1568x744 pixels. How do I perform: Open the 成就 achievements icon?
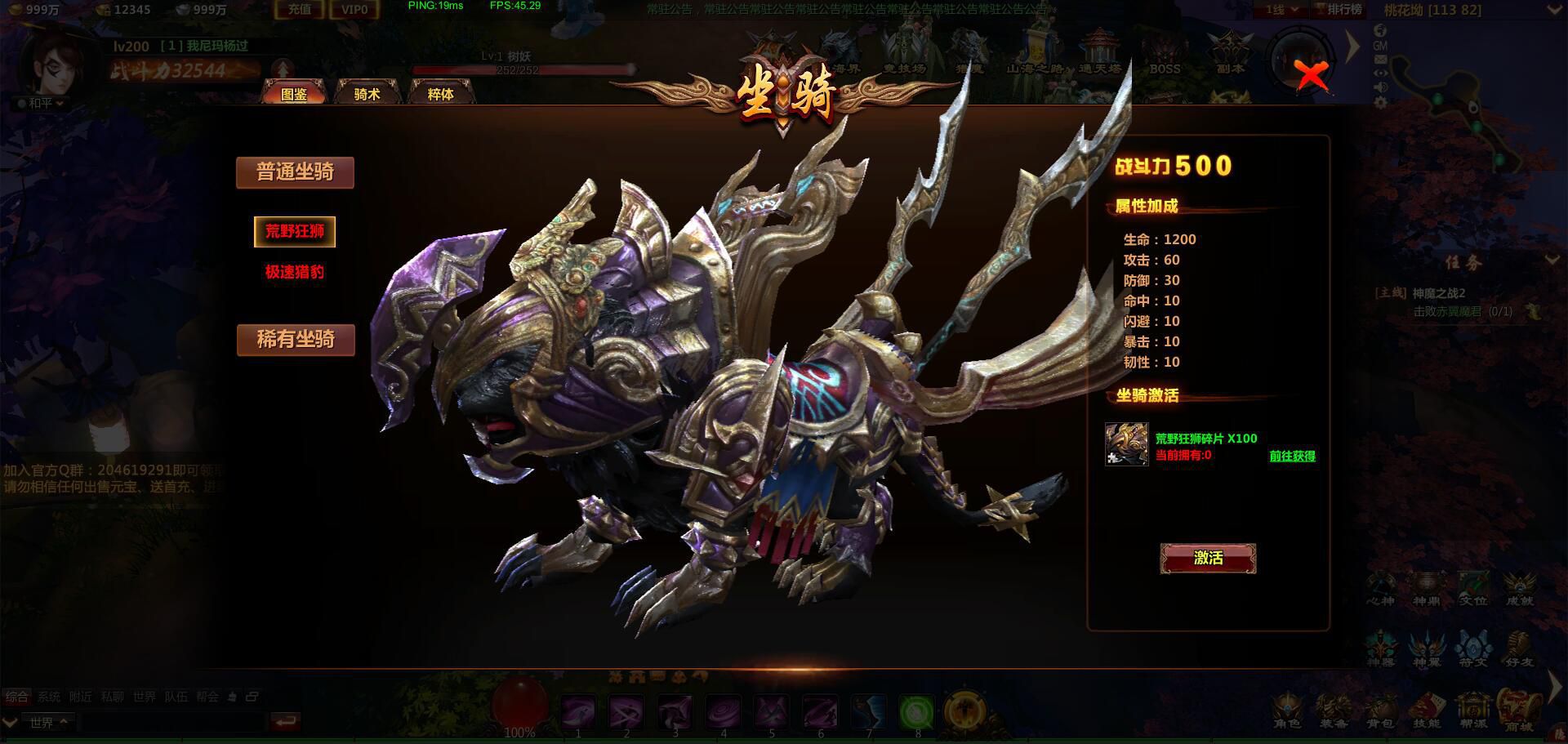(1519, 588)
